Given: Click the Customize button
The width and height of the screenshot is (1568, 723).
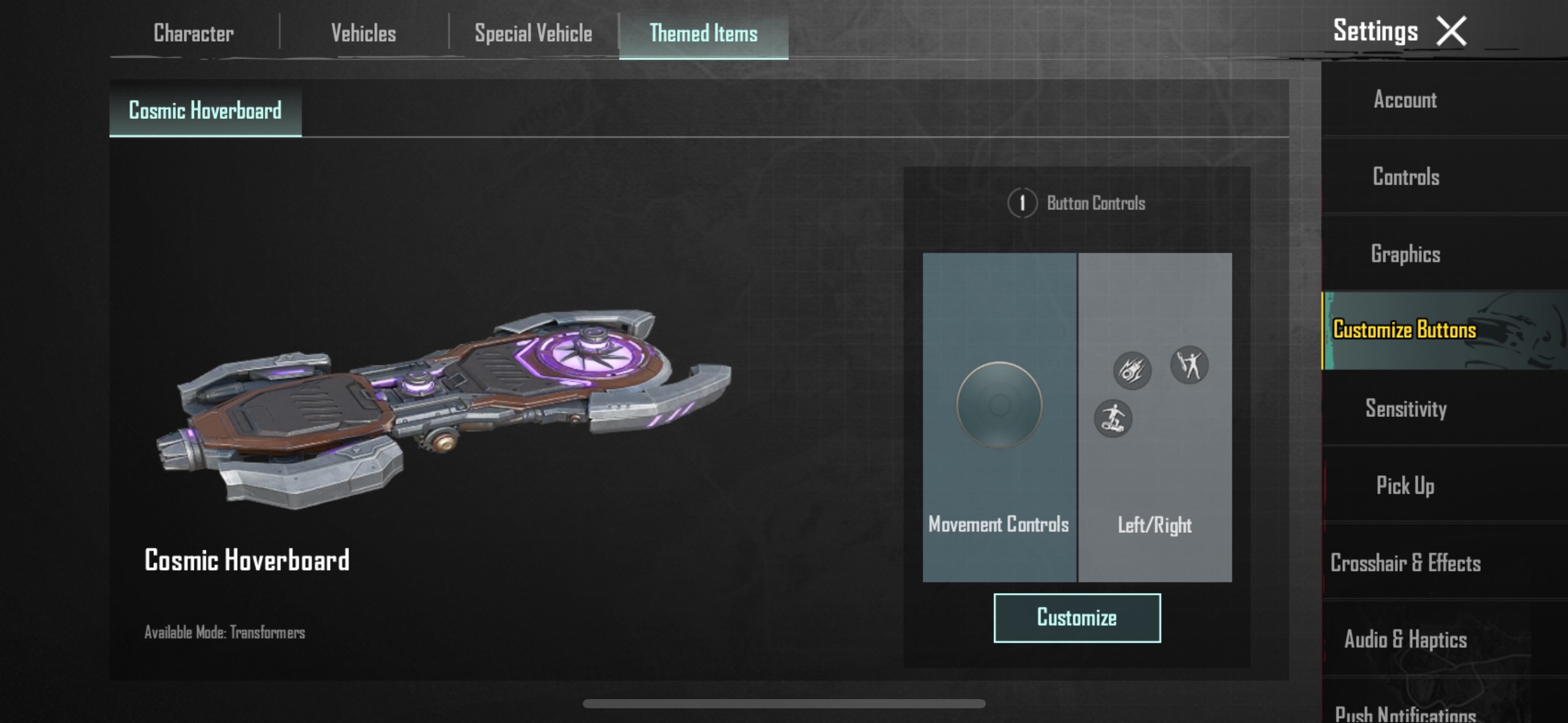Looking at the screenshot, I should [1077, 618].
